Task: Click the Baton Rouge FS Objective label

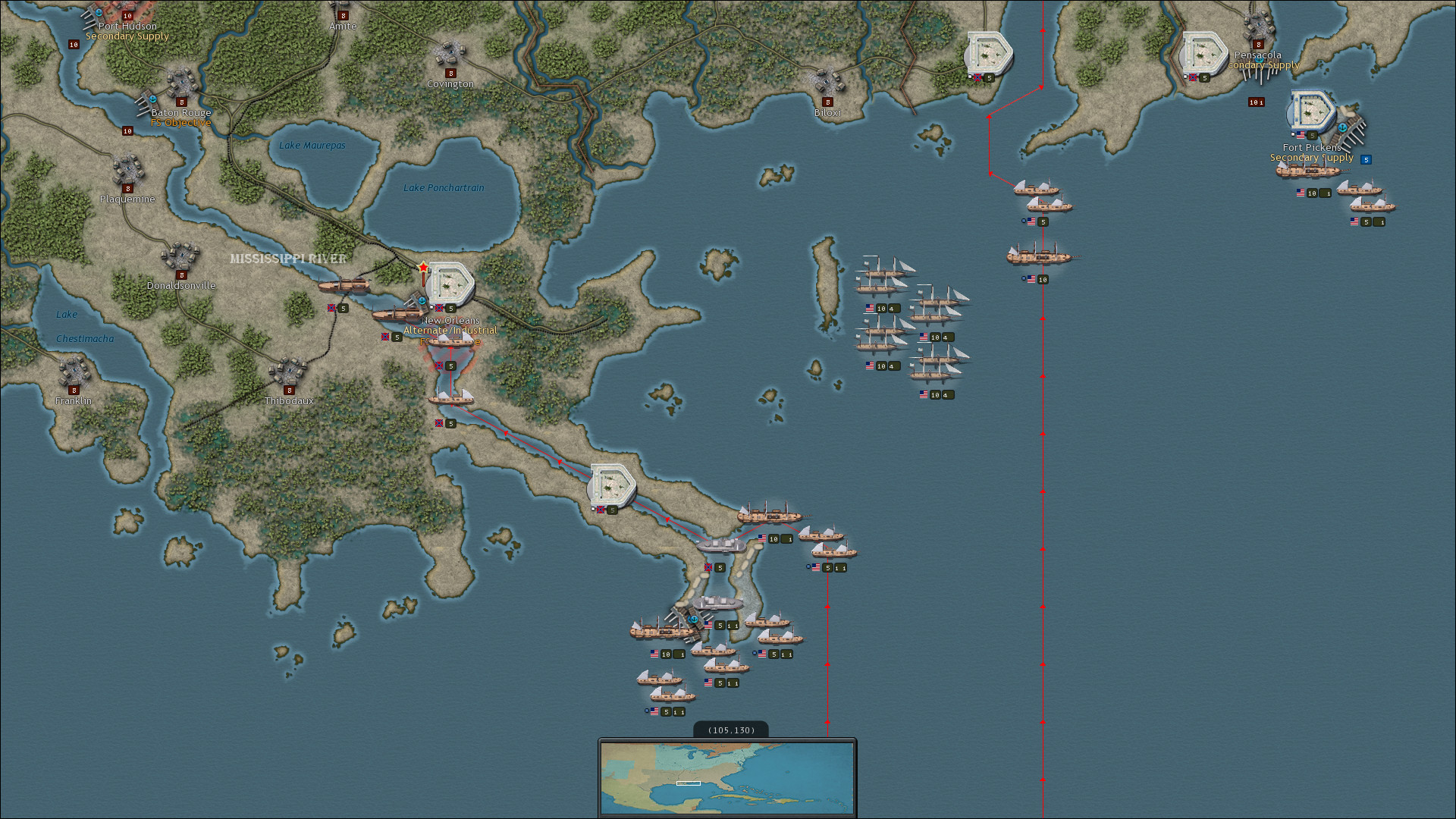Action: pos(180,122)
